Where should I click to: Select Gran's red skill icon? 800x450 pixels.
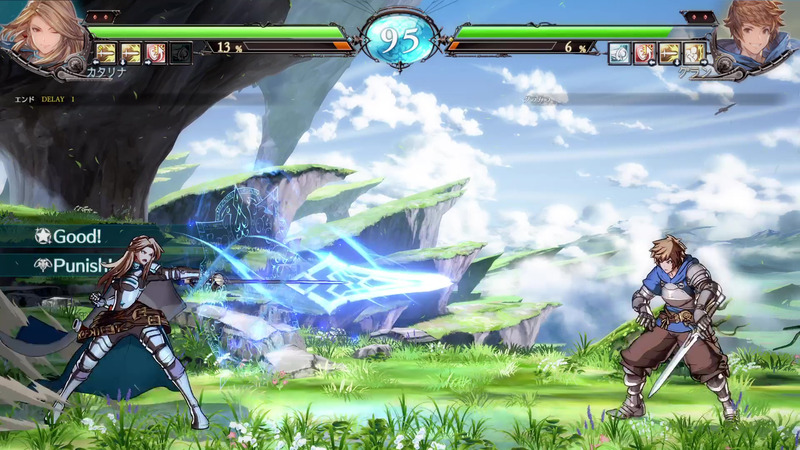click(645, 53)
